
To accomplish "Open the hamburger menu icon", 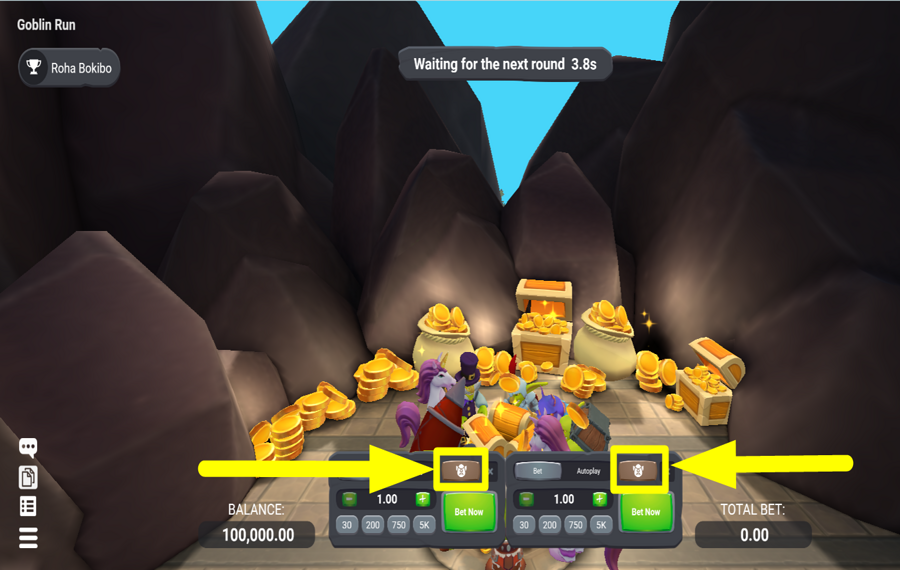I will [x=28, y=538].
